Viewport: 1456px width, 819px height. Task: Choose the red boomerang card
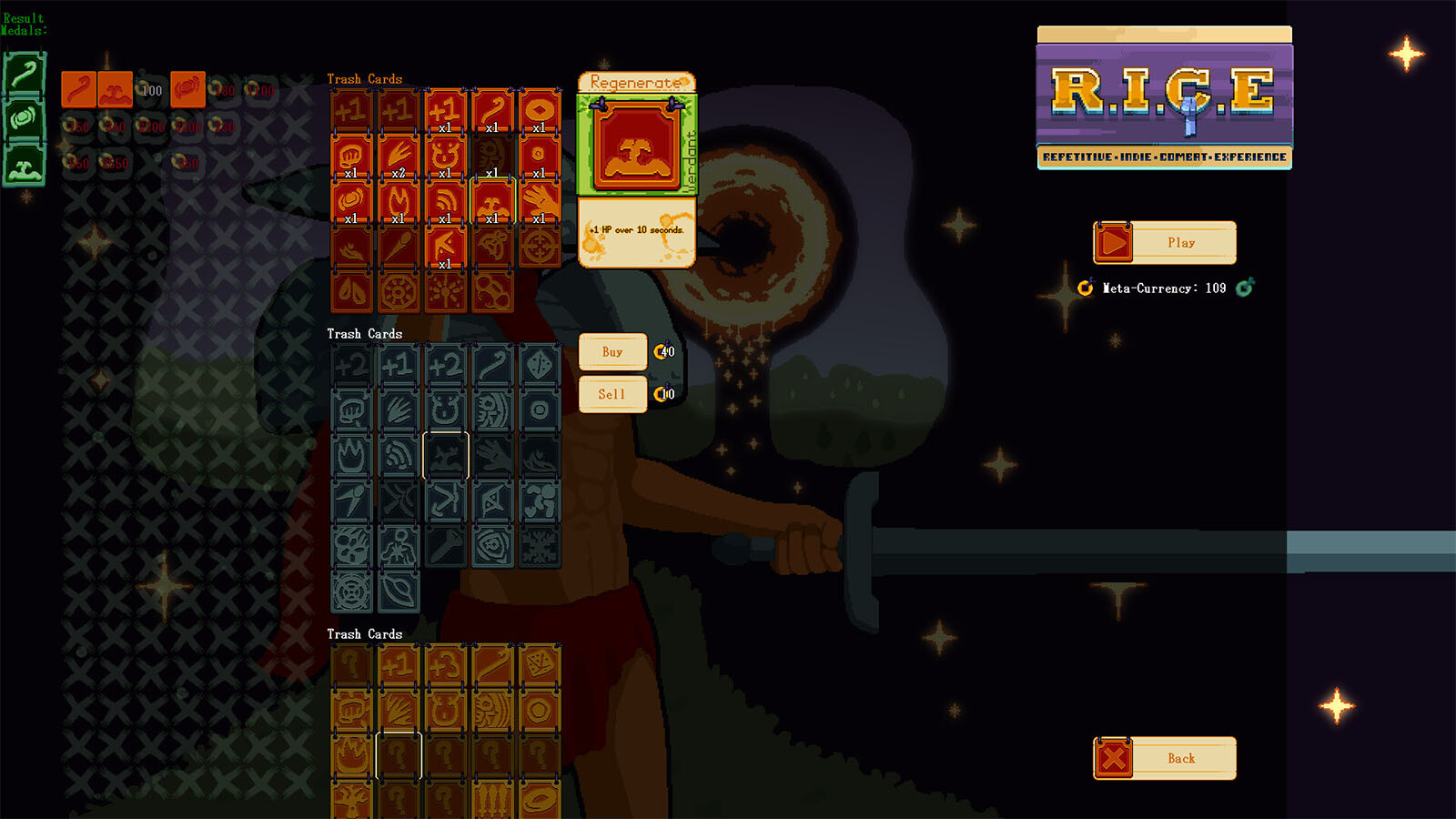[x=445, y=248]
